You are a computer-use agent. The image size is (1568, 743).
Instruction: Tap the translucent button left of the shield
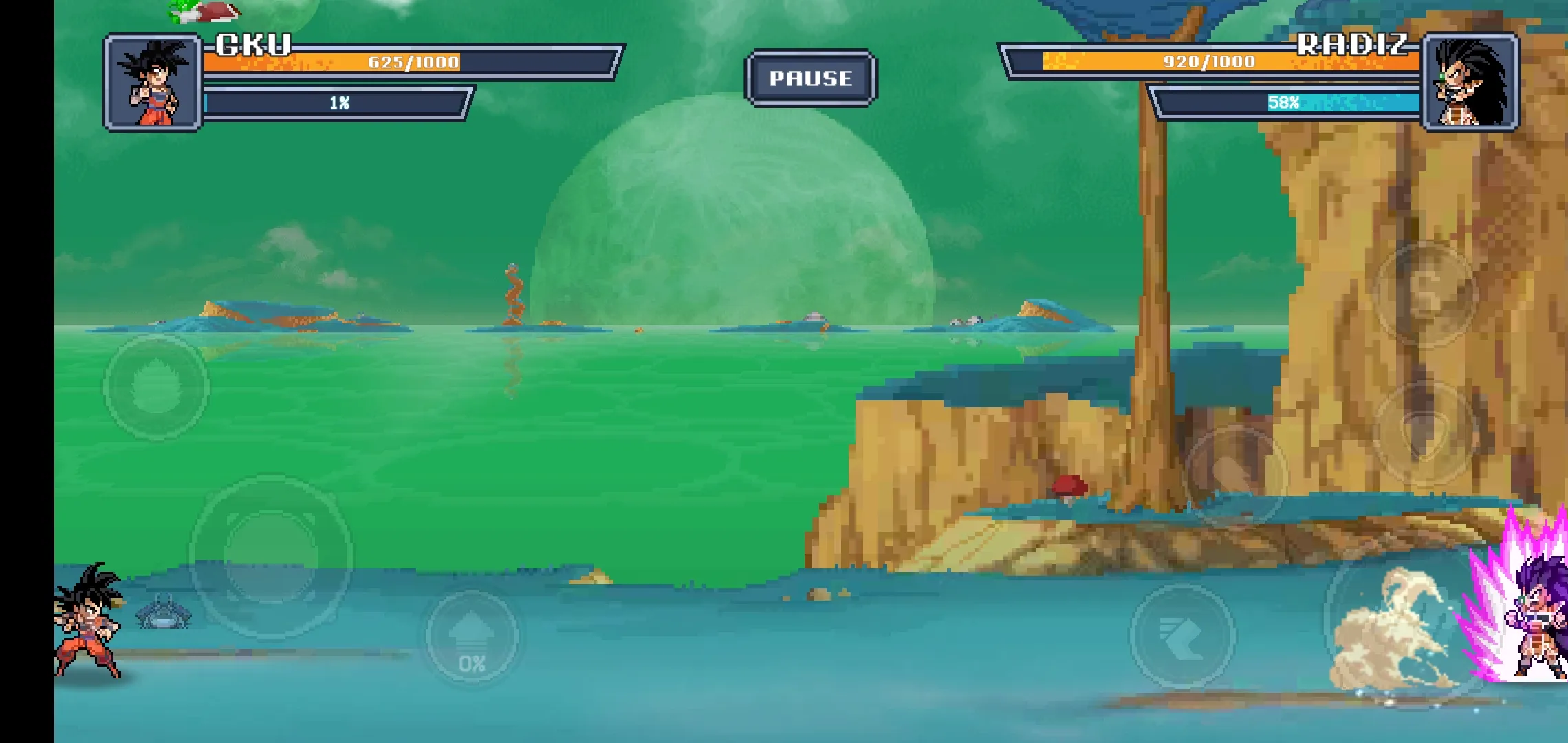click(1236, 476)
